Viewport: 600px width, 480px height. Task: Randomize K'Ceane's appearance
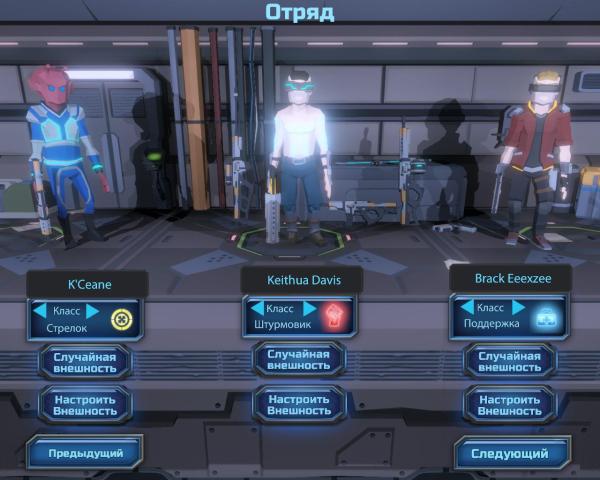85,361
